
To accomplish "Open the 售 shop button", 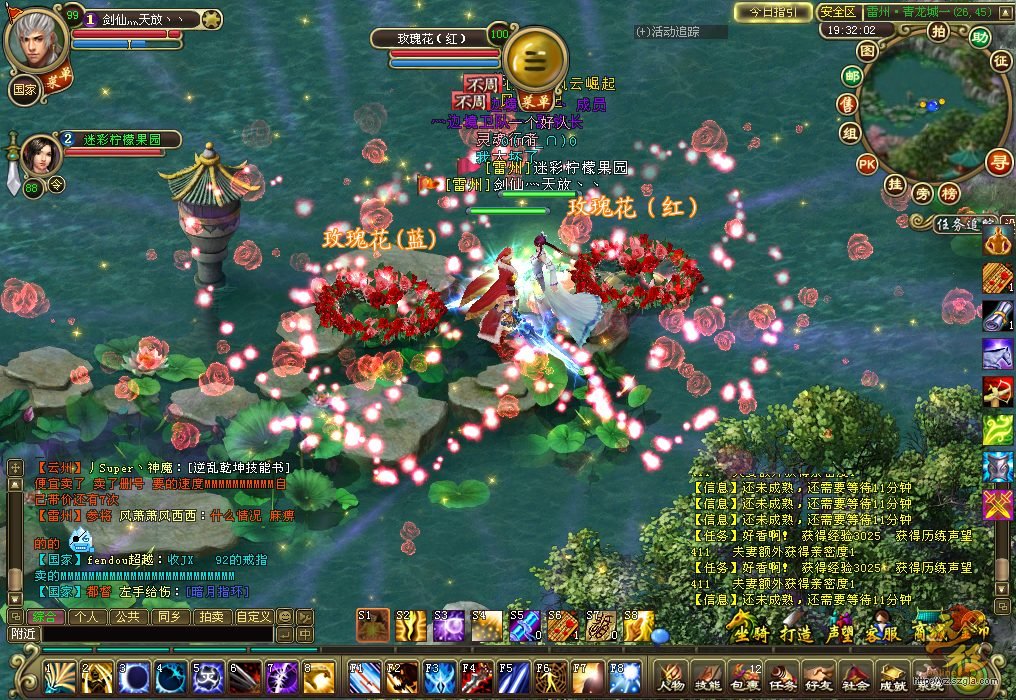I will [847, 104].
